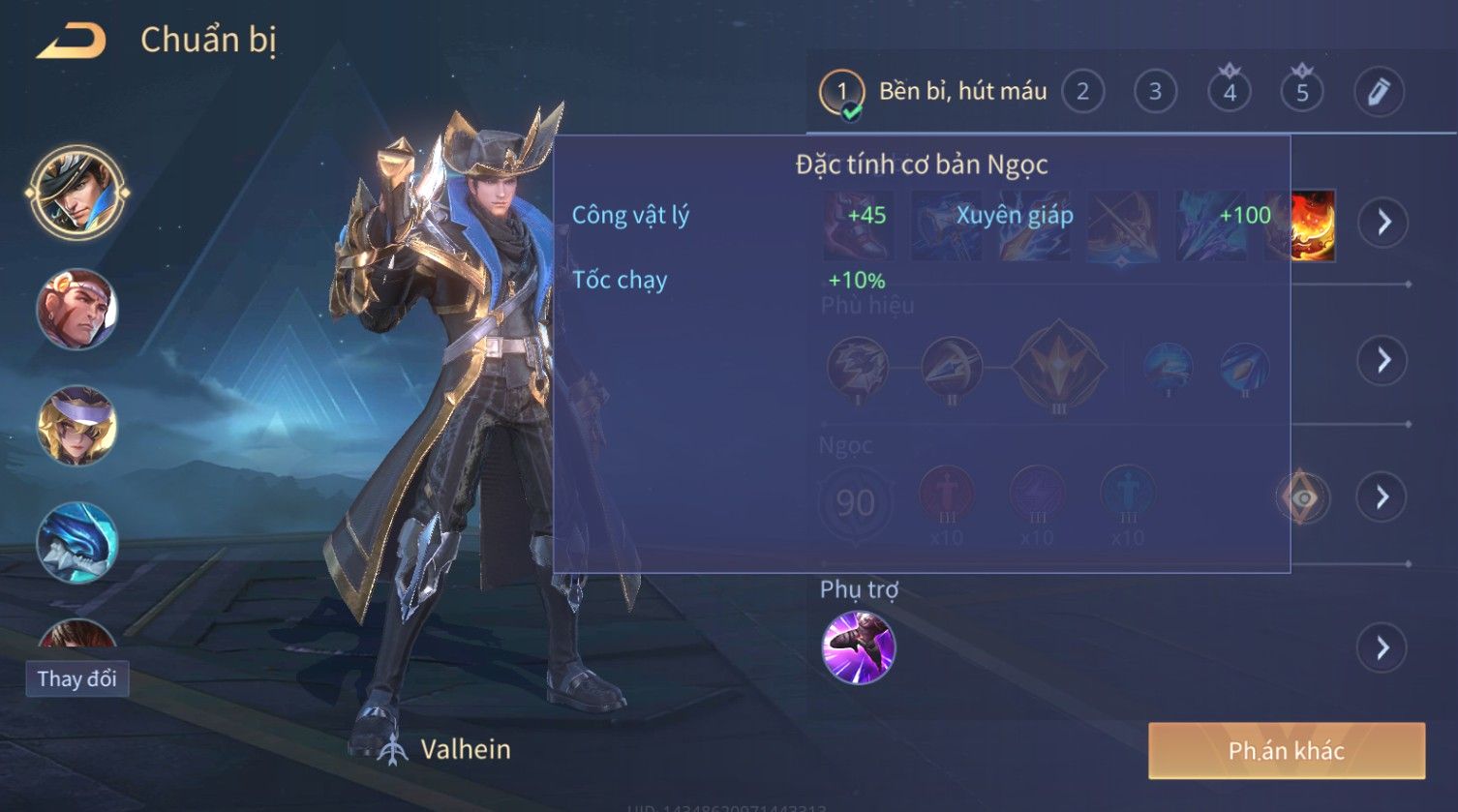Select the Phụ trợ boot spell icon
1458x812 pixels.
pyautogui.click(x=858, y=647)
